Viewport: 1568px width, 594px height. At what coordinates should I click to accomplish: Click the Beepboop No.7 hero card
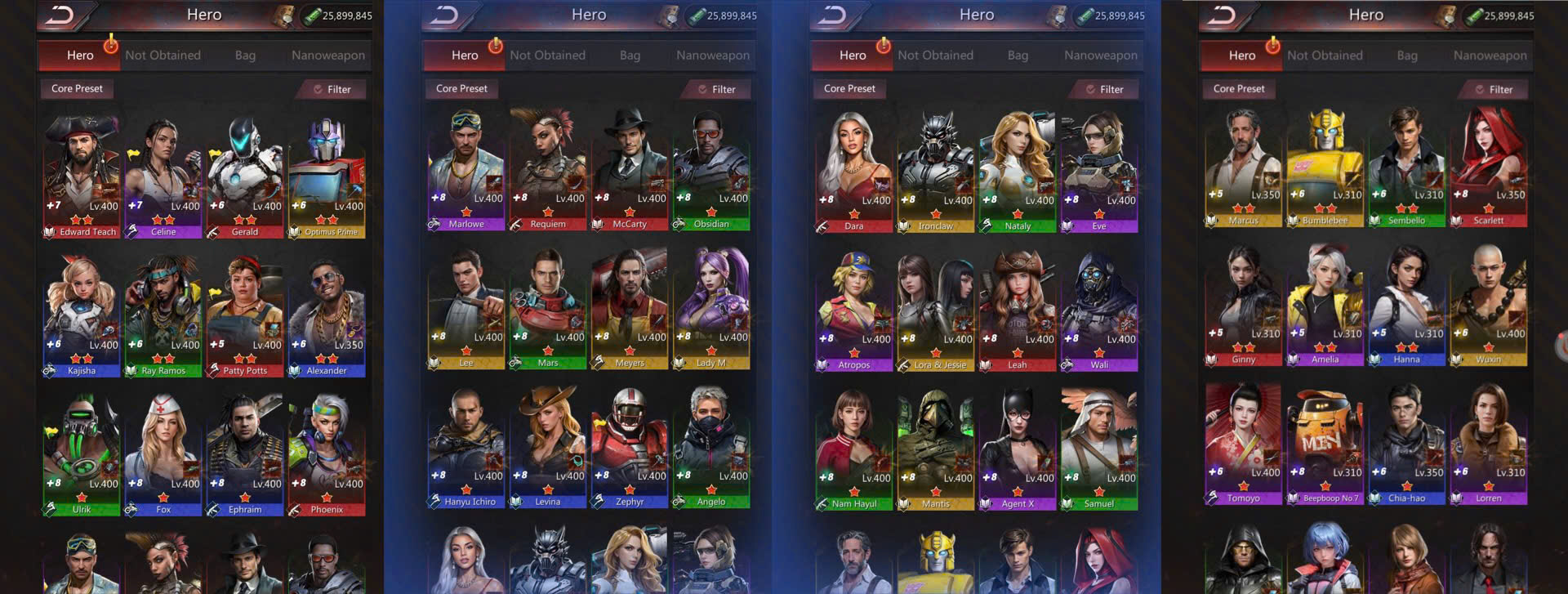pyautogui.click(x=1325, y=440)
